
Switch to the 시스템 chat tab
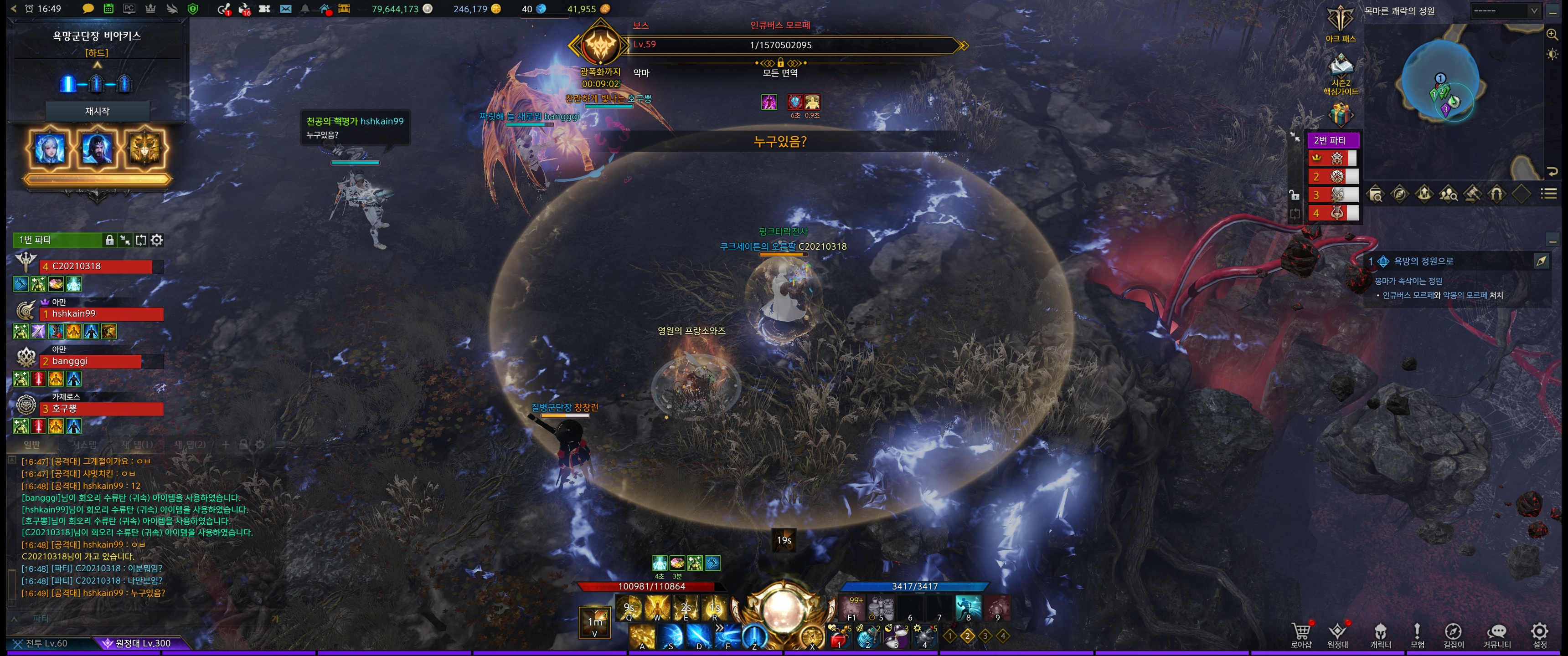[85, 445]
